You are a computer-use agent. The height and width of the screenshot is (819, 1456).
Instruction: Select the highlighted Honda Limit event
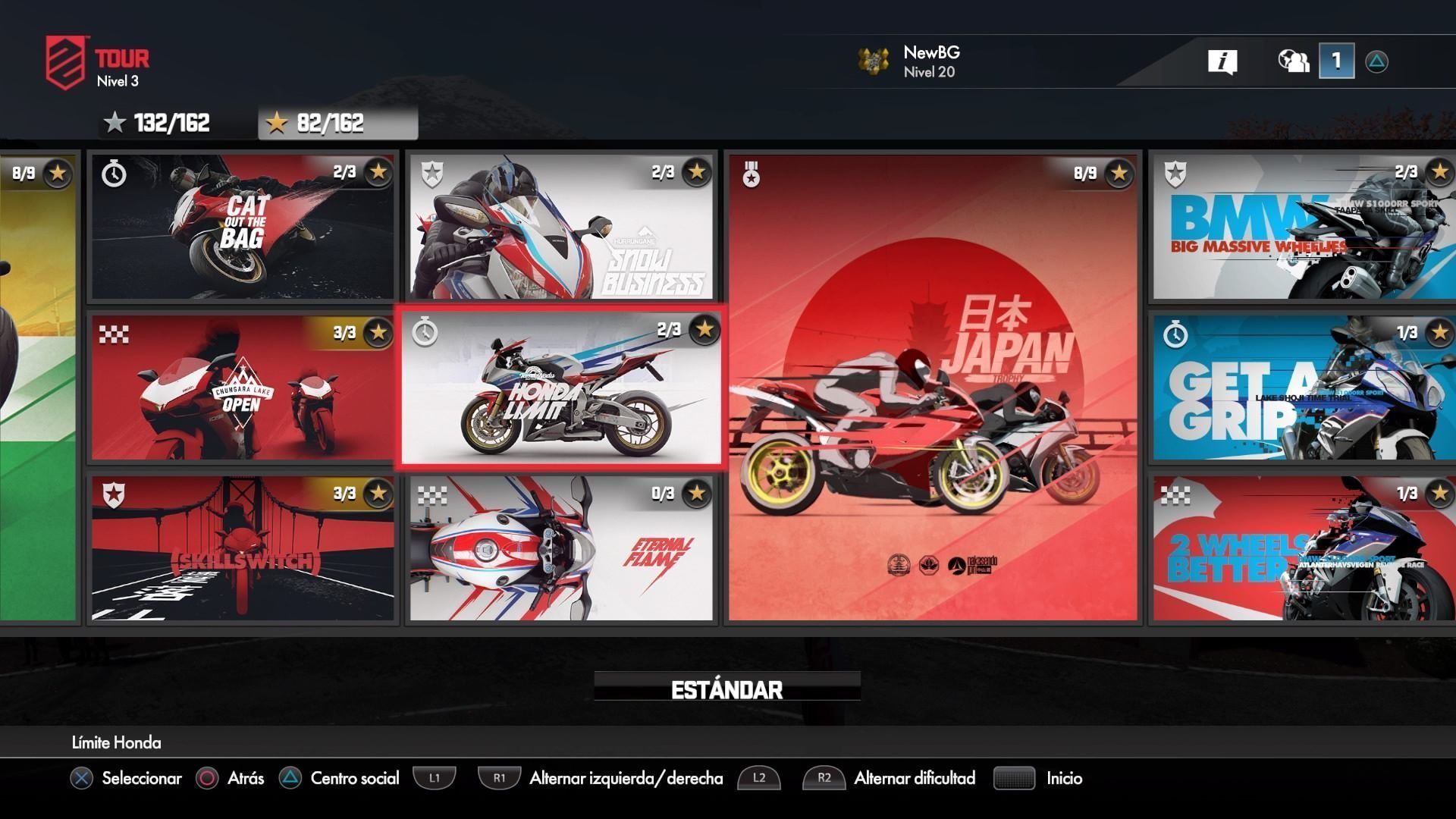[x=561, y=388]
